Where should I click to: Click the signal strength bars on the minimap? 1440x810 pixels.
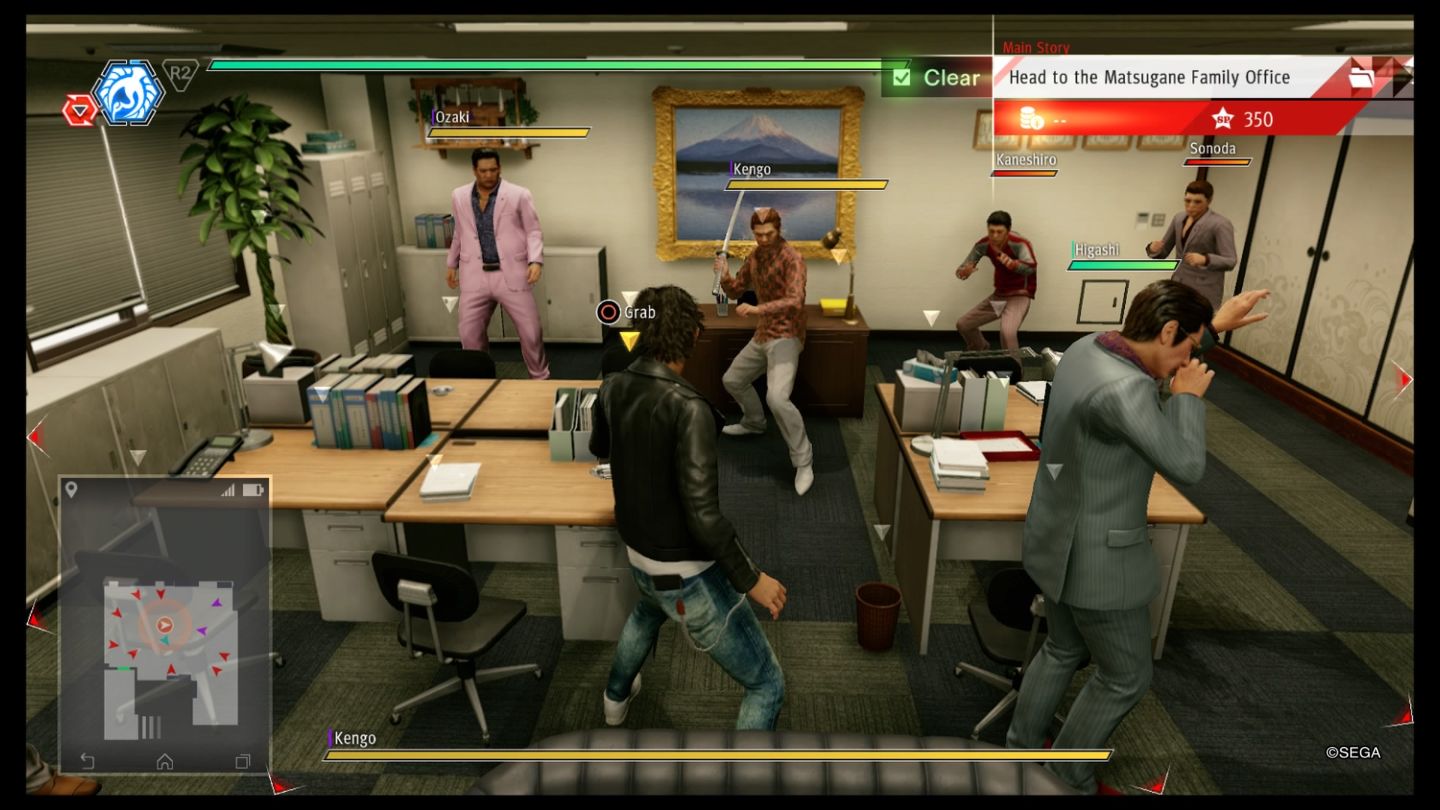click(x=227, y=490)
